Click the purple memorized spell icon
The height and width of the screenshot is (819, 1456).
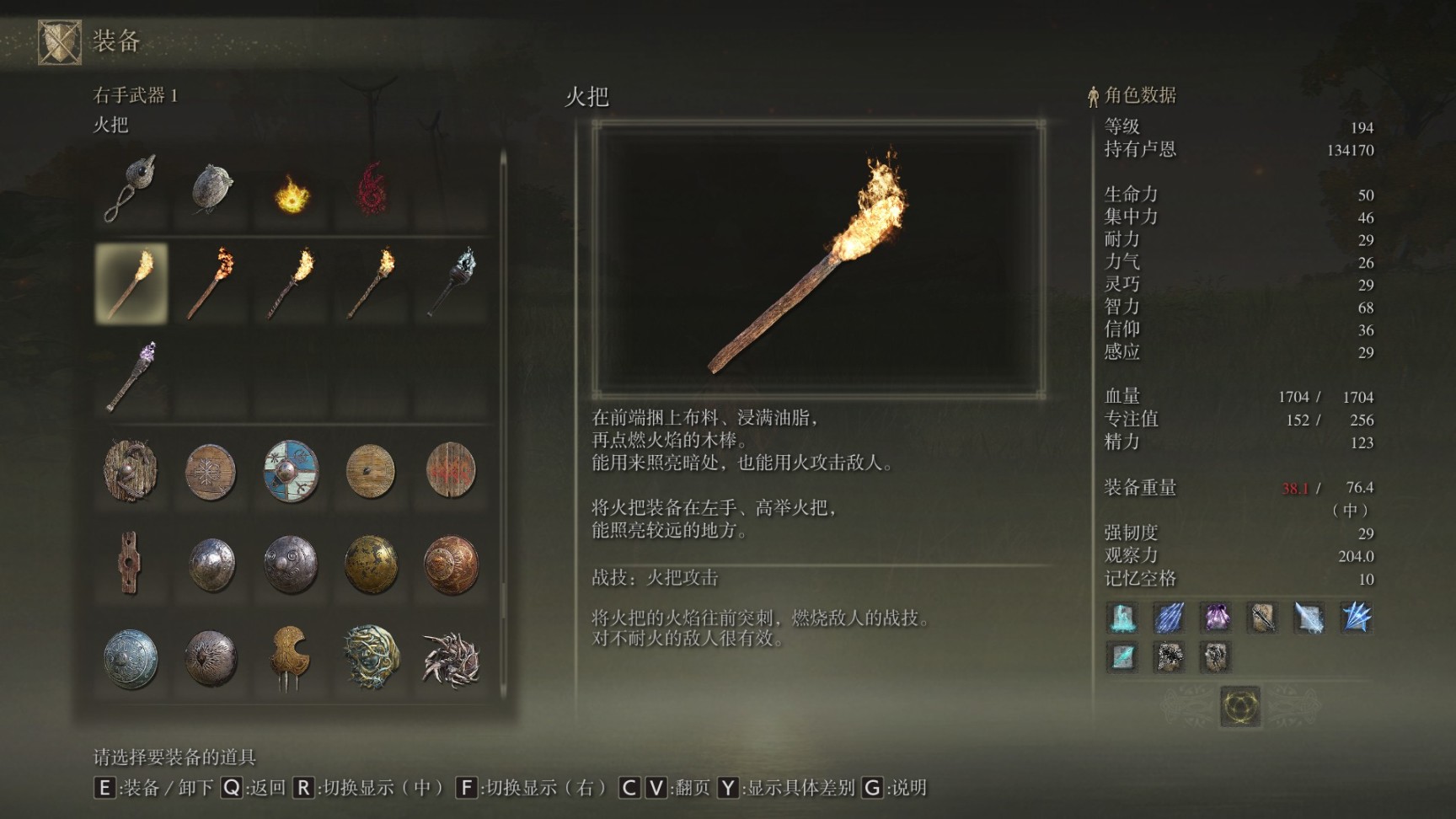coord(1215,618)
